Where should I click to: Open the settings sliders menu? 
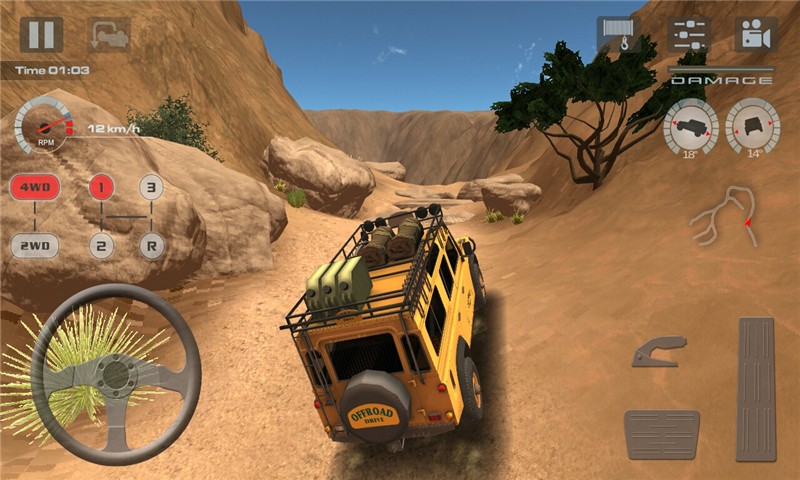[x=689, y=35]
